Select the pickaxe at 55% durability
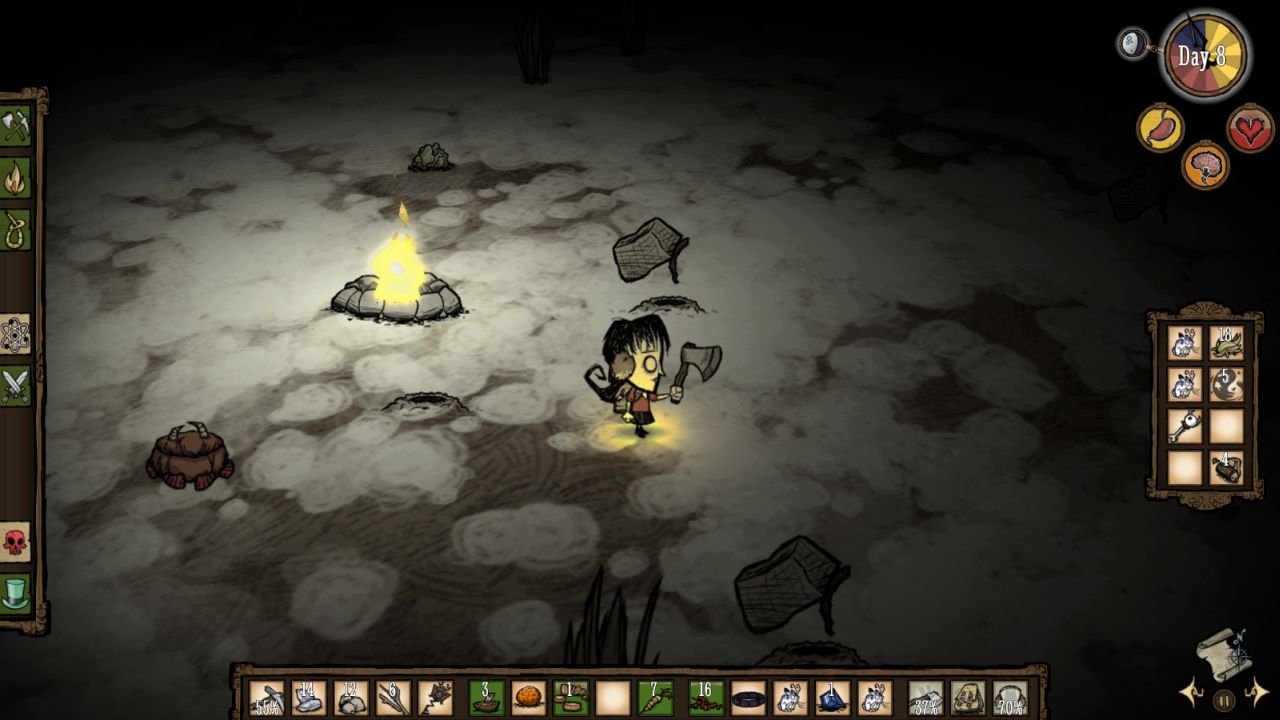The width and height of the screenshot is (1280, 720). (267, 698)
